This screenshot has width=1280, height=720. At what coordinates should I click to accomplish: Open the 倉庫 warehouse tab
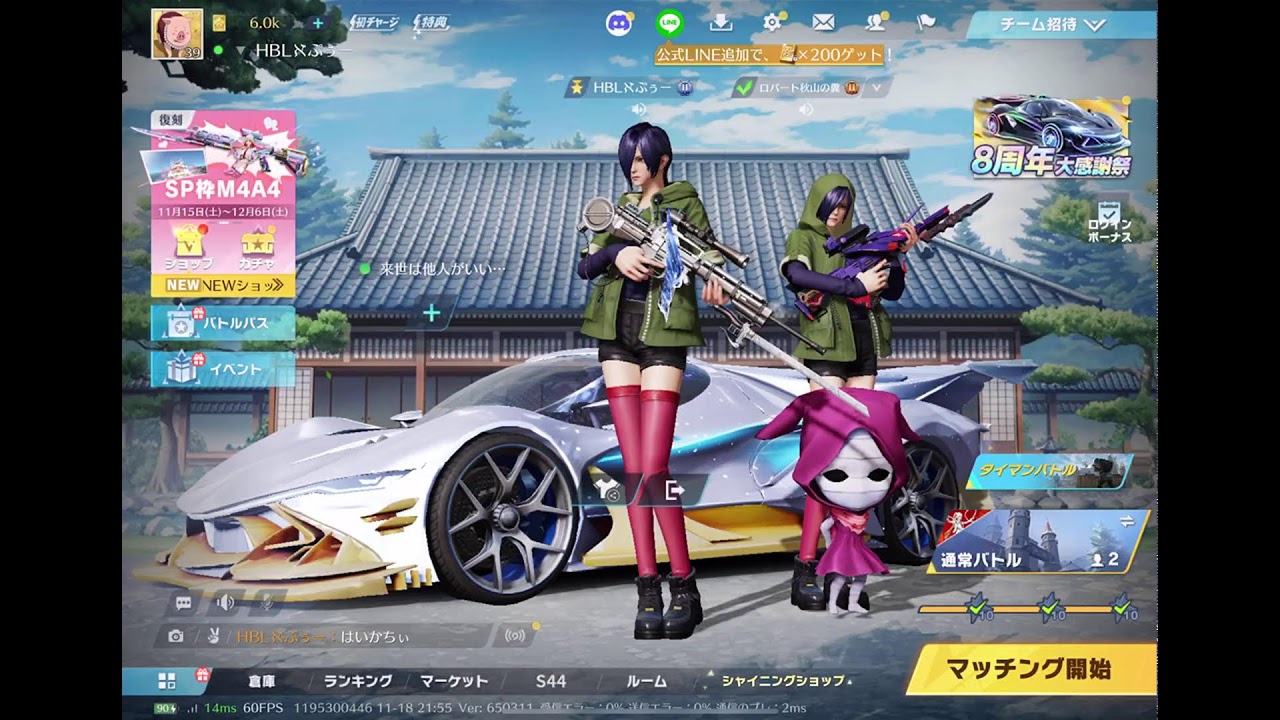tap(262, 681)
